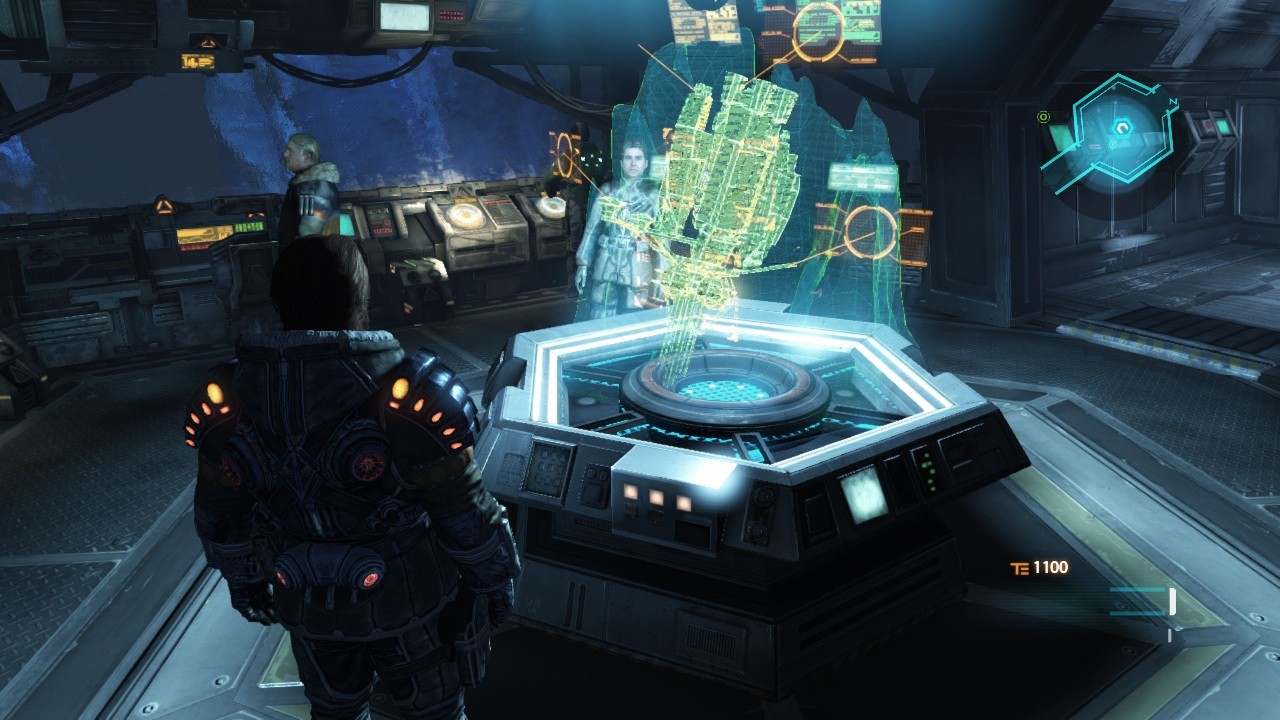Select the green waypoint circle beside the minimap
Screen dimensions: 1280x720
click(x=1044, y=118)
